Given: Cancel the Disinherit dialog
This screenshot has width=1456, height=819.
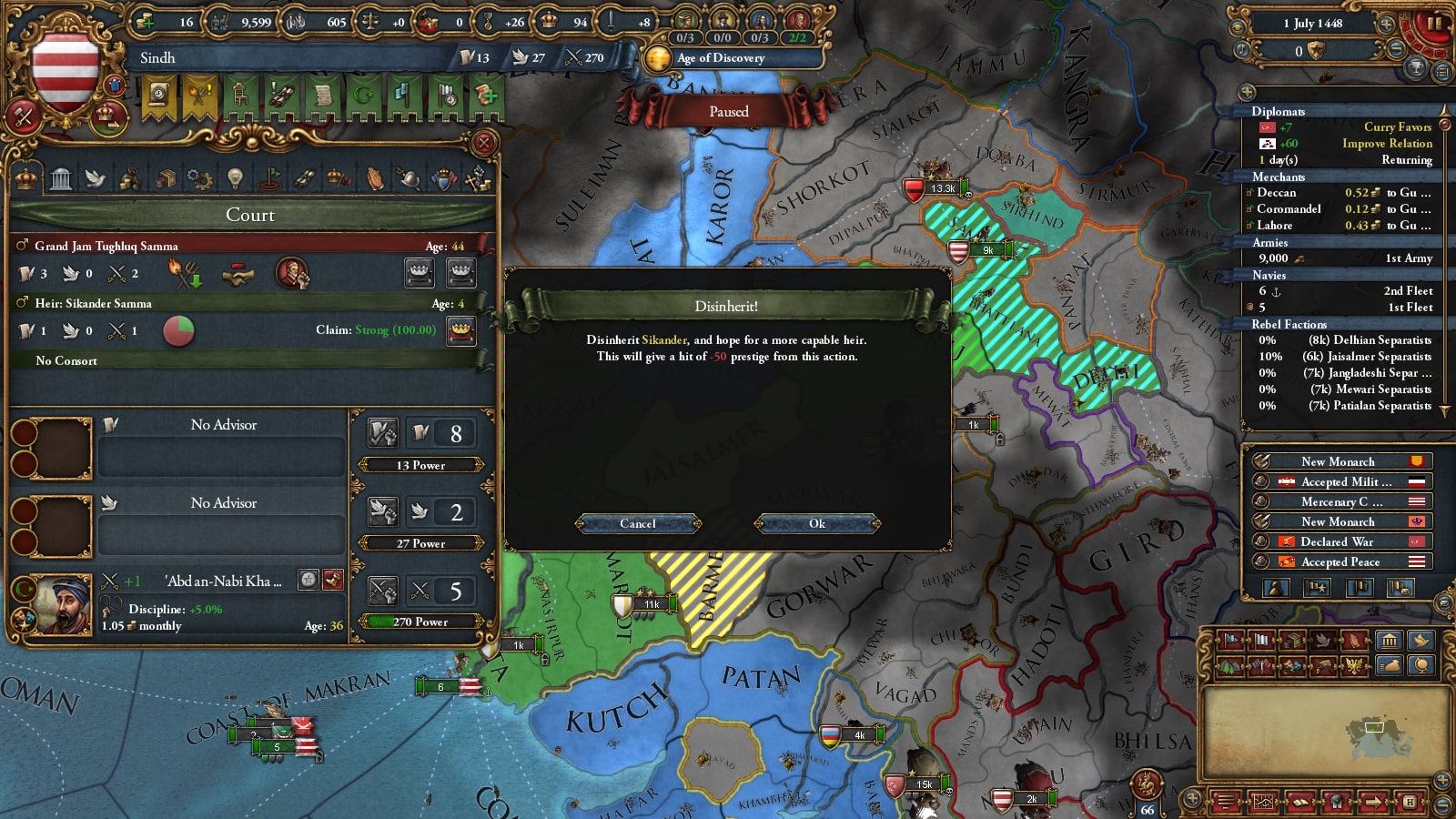Looking at the screenshot, I should (638, 523).
